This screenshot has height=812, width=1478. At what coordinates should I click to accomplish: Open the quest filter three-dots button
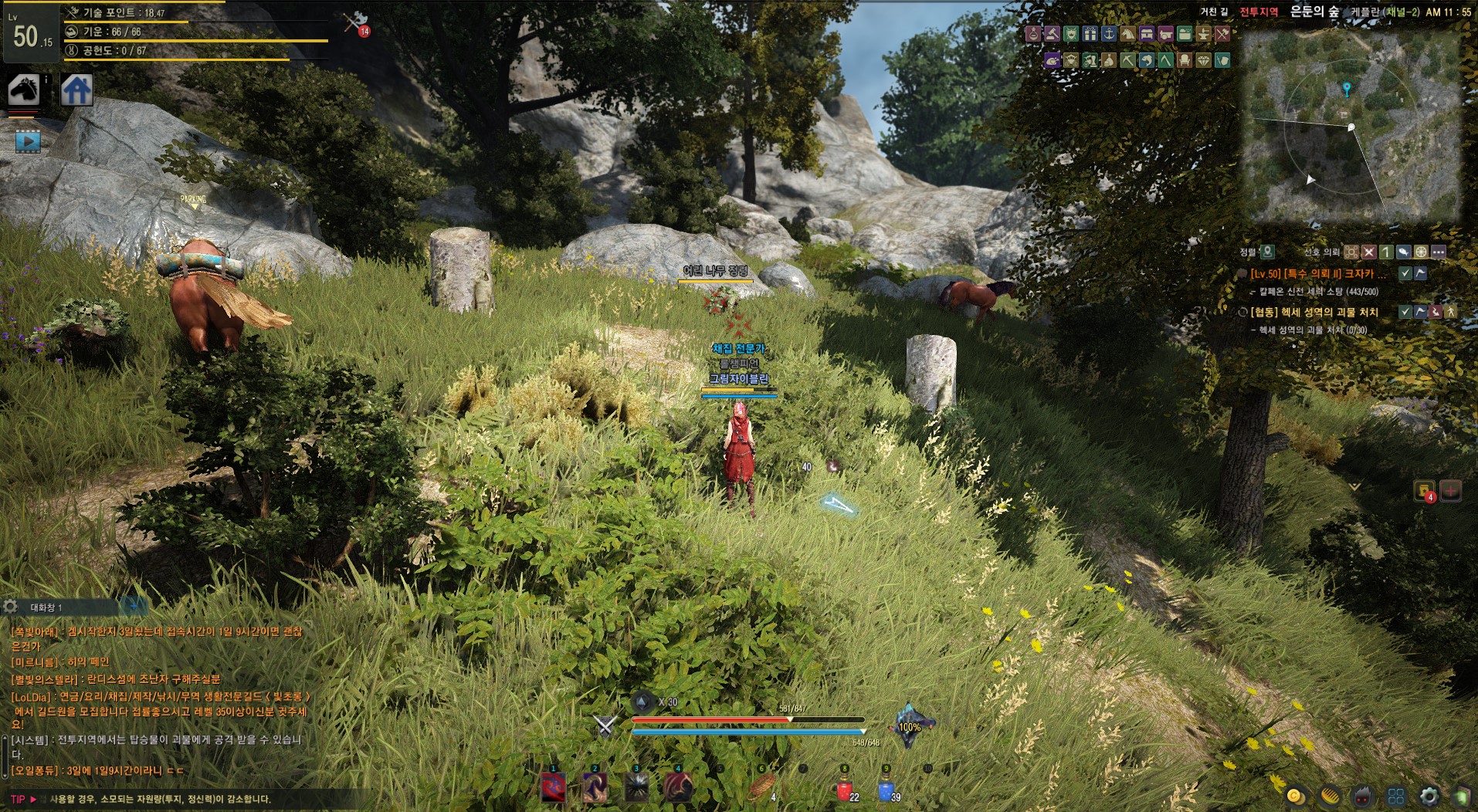pyautogui.click(x=1438, y=252)
